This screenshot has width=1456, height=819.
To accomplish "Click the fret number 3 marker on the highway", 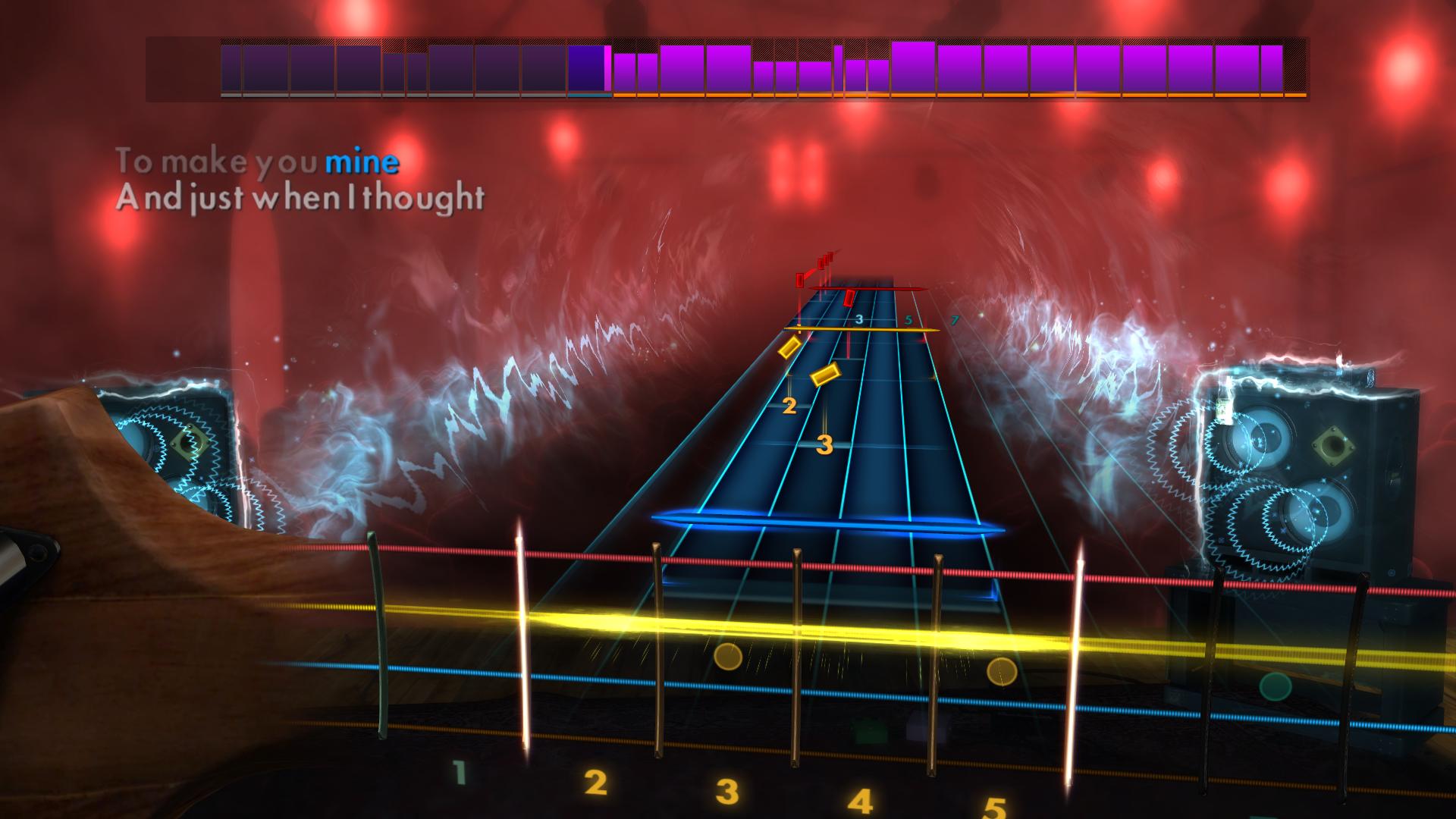I will (860, 319).
